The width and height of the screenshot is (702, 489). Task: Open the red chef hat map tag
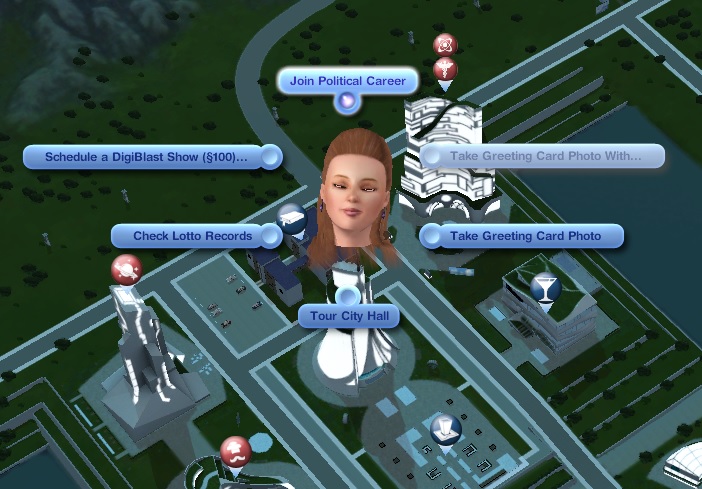click(234, 450)
